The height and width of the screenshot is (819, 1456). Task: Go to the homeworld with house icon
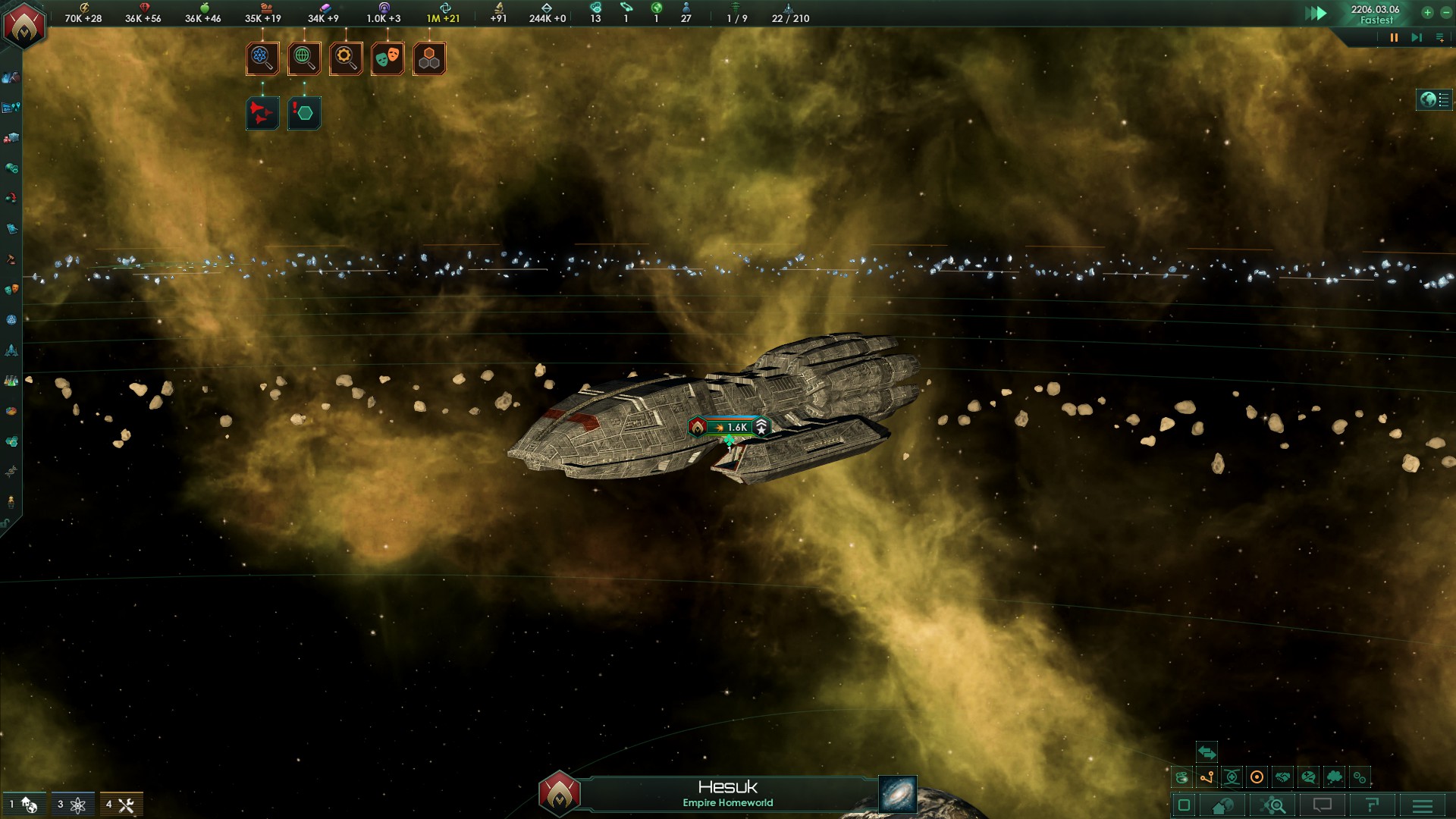(1222, 805)
